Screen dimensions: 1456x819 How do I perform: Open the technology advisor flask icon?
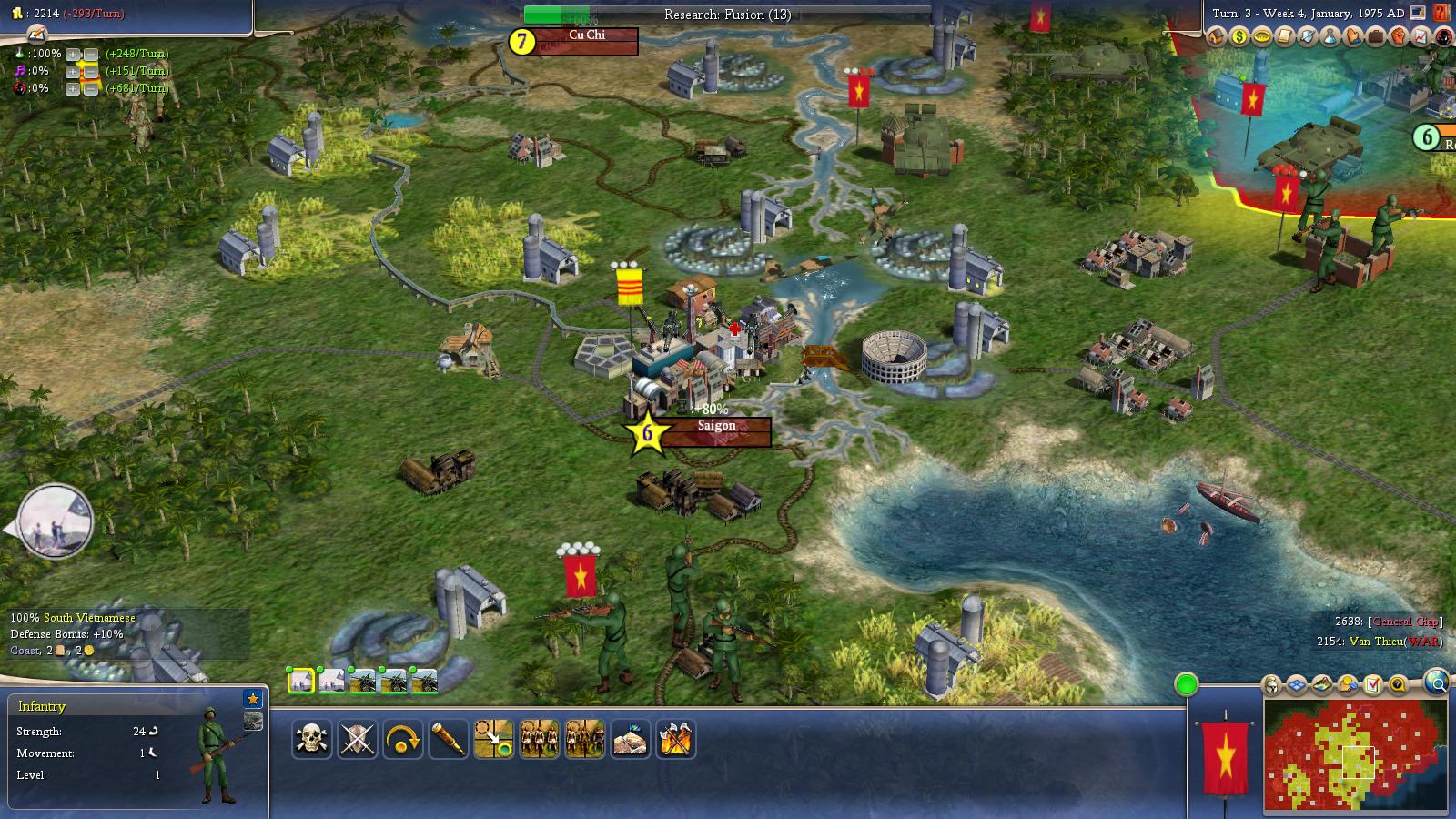tap(1330, 37)
